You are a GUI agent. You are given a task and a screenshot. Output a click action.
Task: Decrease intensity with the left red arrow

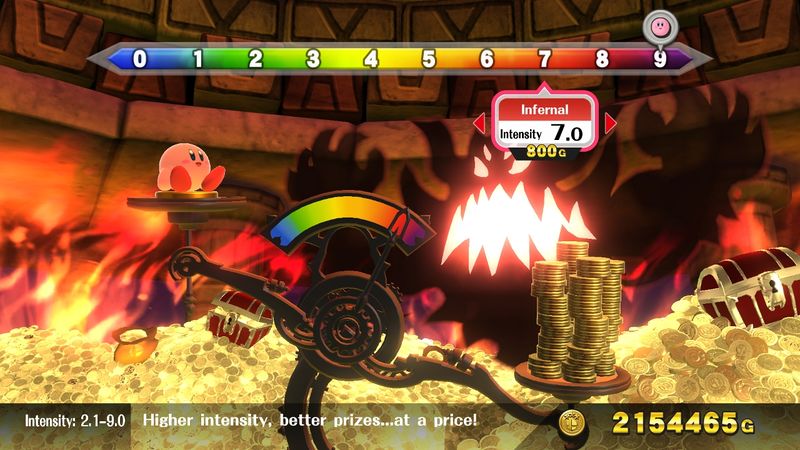(x=478, y=125)
